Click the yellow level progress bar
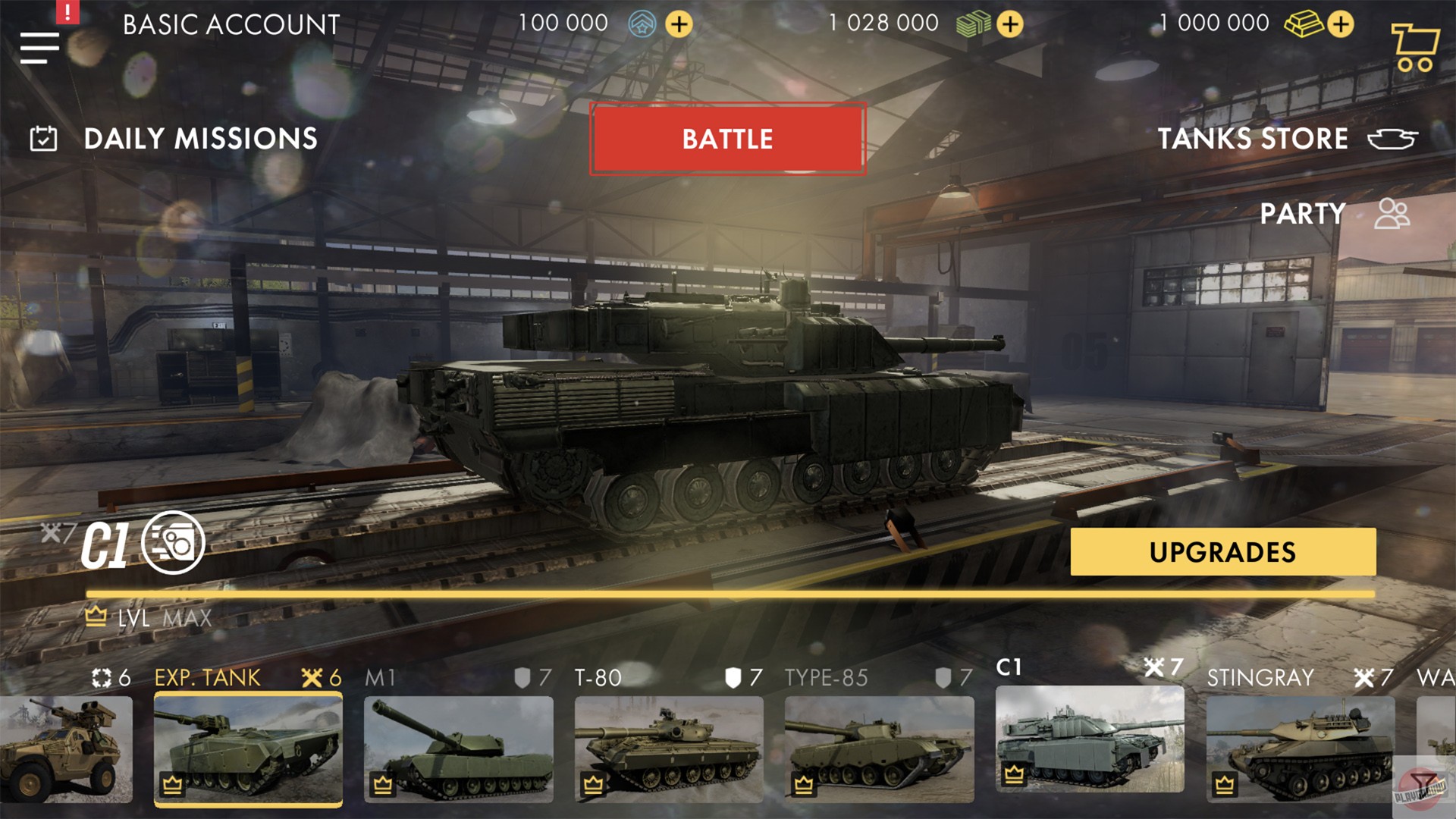Screen dimensions: 1456x819 point(728,591)
